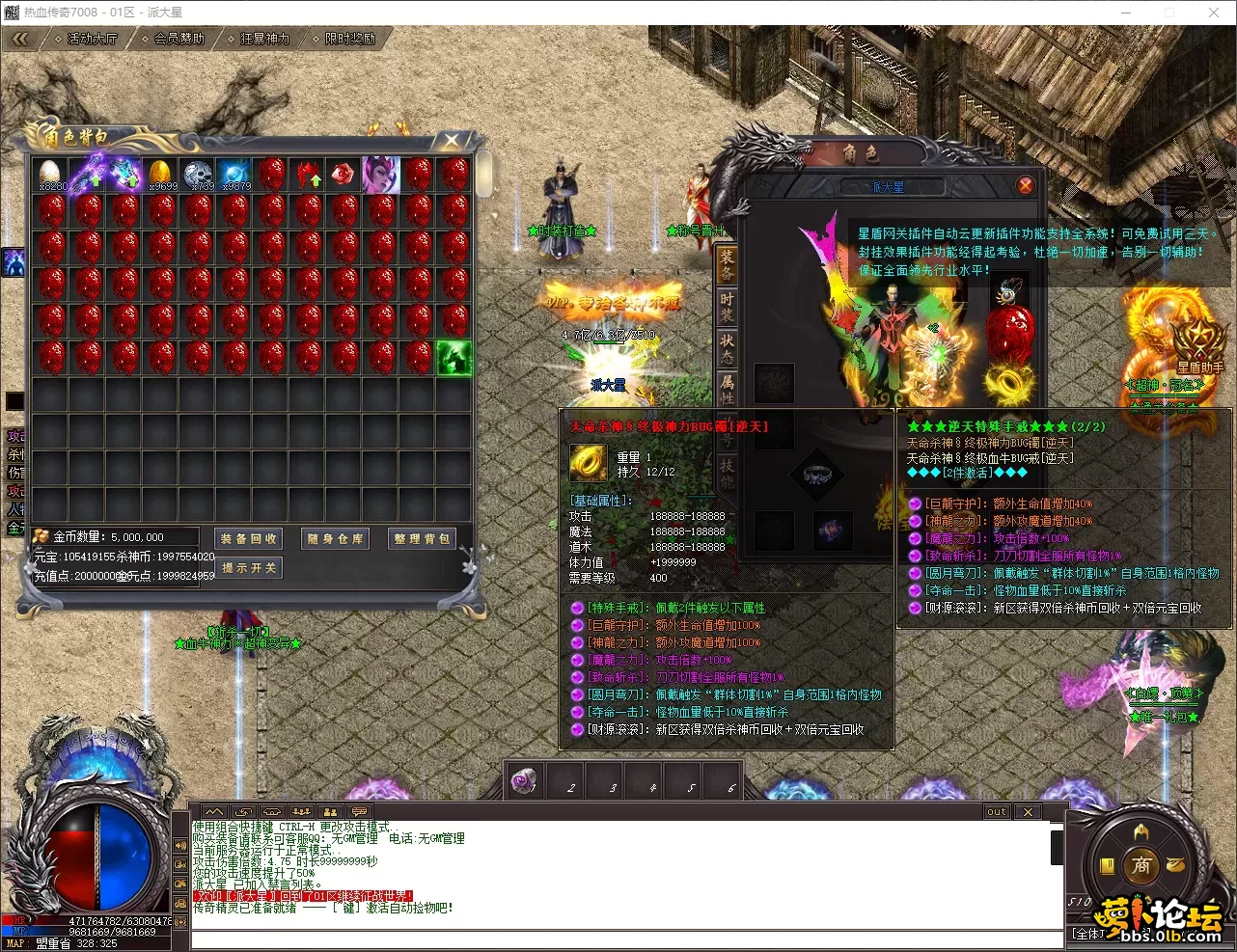Close the game window

click(1214, 13)
